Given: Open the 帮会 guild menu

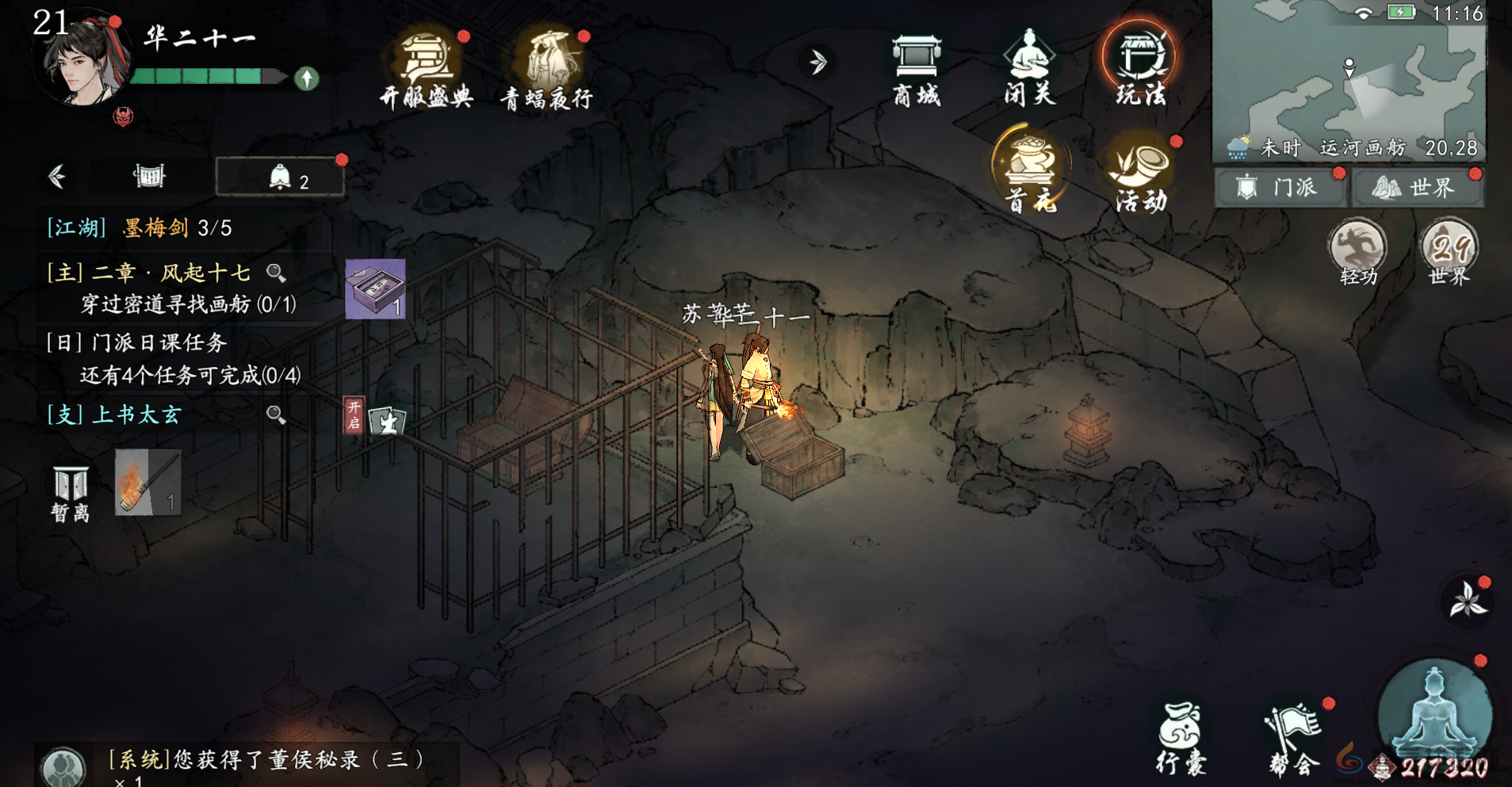Looking at the screenshot, I should 1293,738.
